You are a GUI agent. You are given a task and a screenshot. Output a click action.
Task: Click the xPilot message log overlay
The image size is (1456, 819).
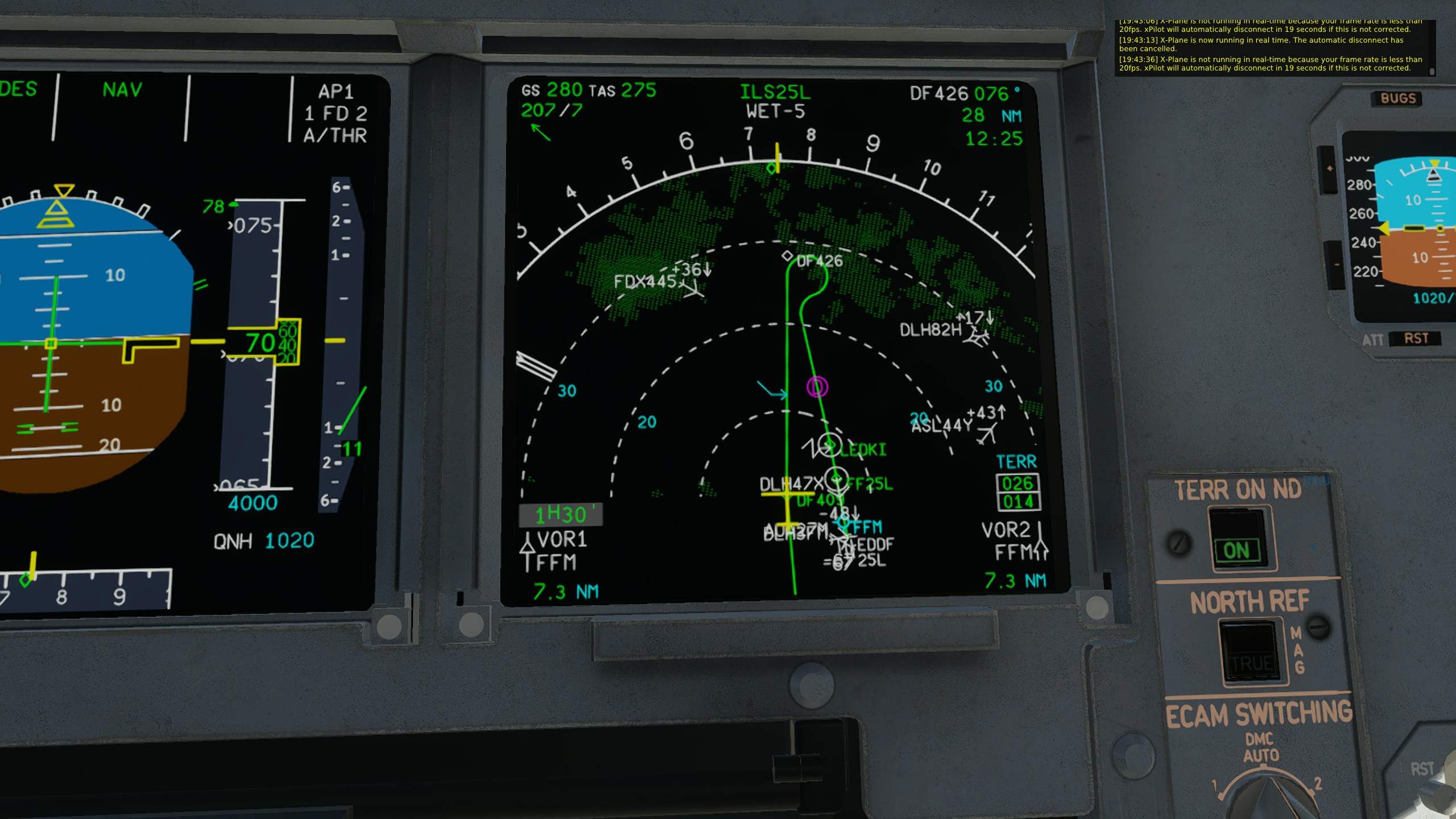tap(1273, 48)
